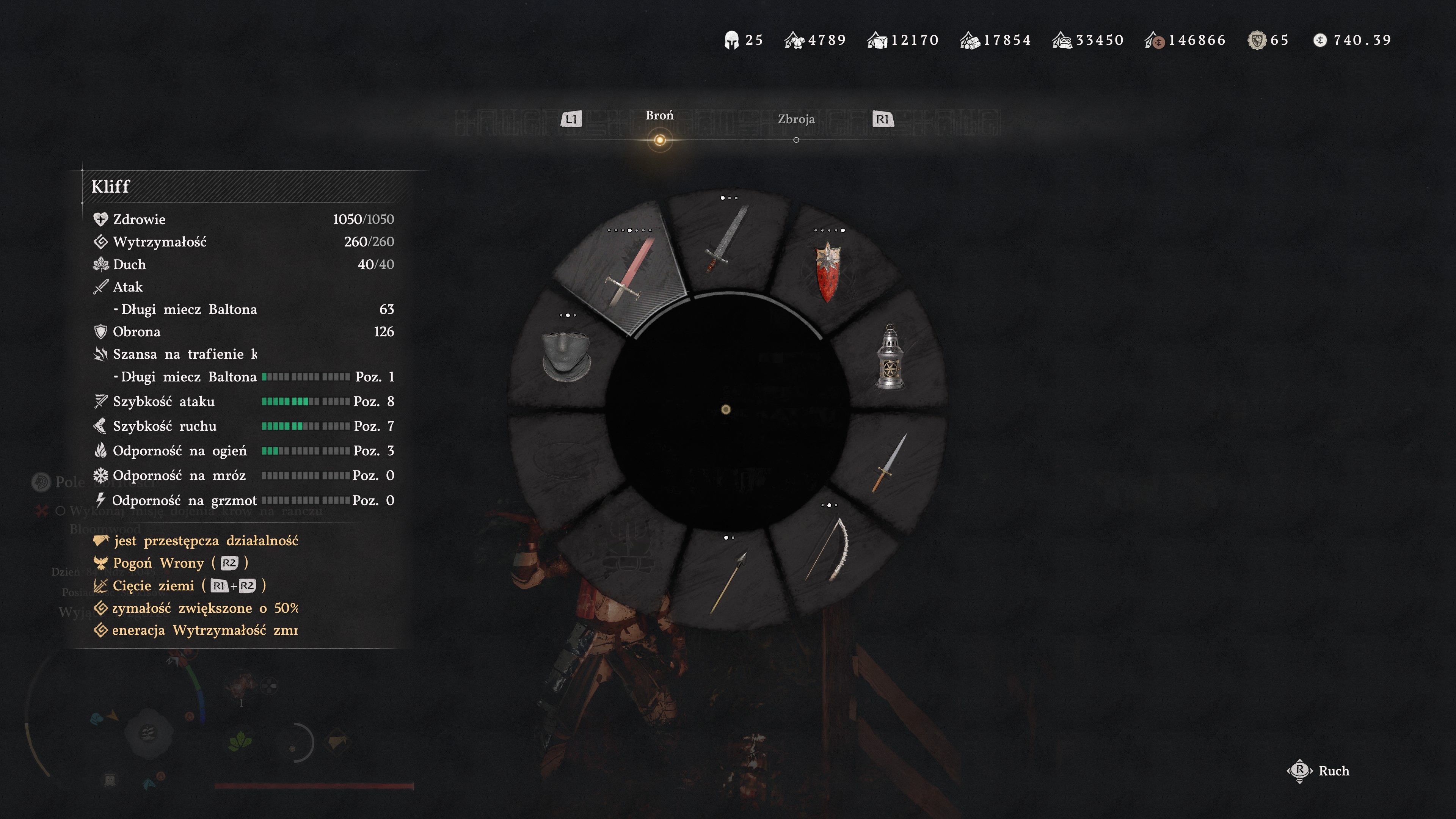Select the lantern slot

[x=890, y=358]
